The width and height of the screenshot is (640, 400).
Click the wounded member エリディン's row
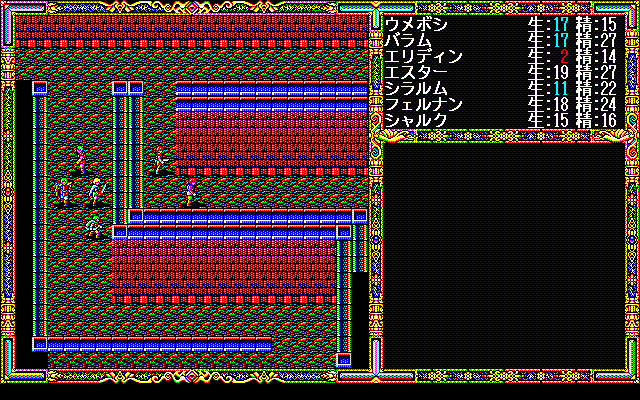(424, 55)
